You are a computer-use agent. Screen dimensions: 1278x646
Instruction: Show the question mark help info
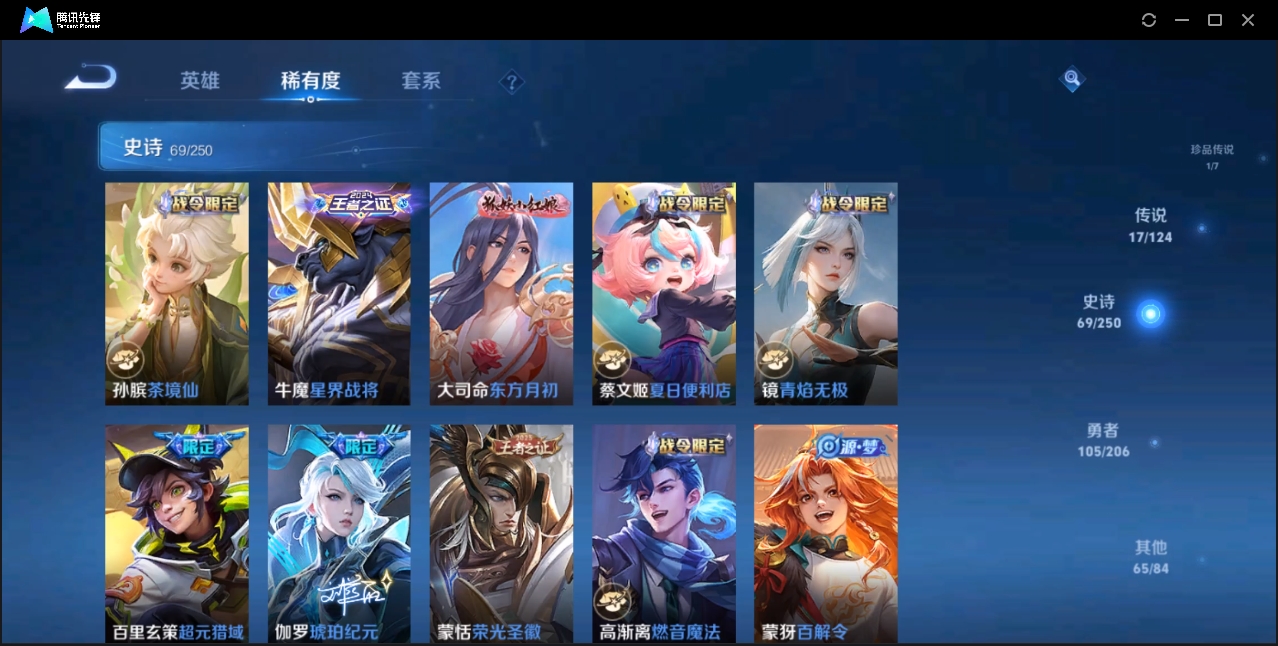tap(512, 82)
